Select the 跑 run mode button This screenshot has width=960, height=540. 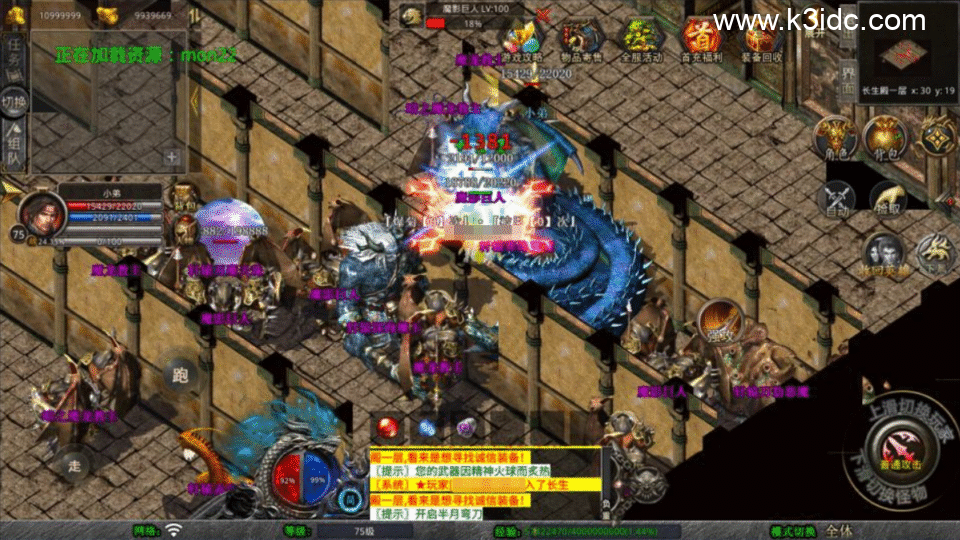(x=181, y=377)
